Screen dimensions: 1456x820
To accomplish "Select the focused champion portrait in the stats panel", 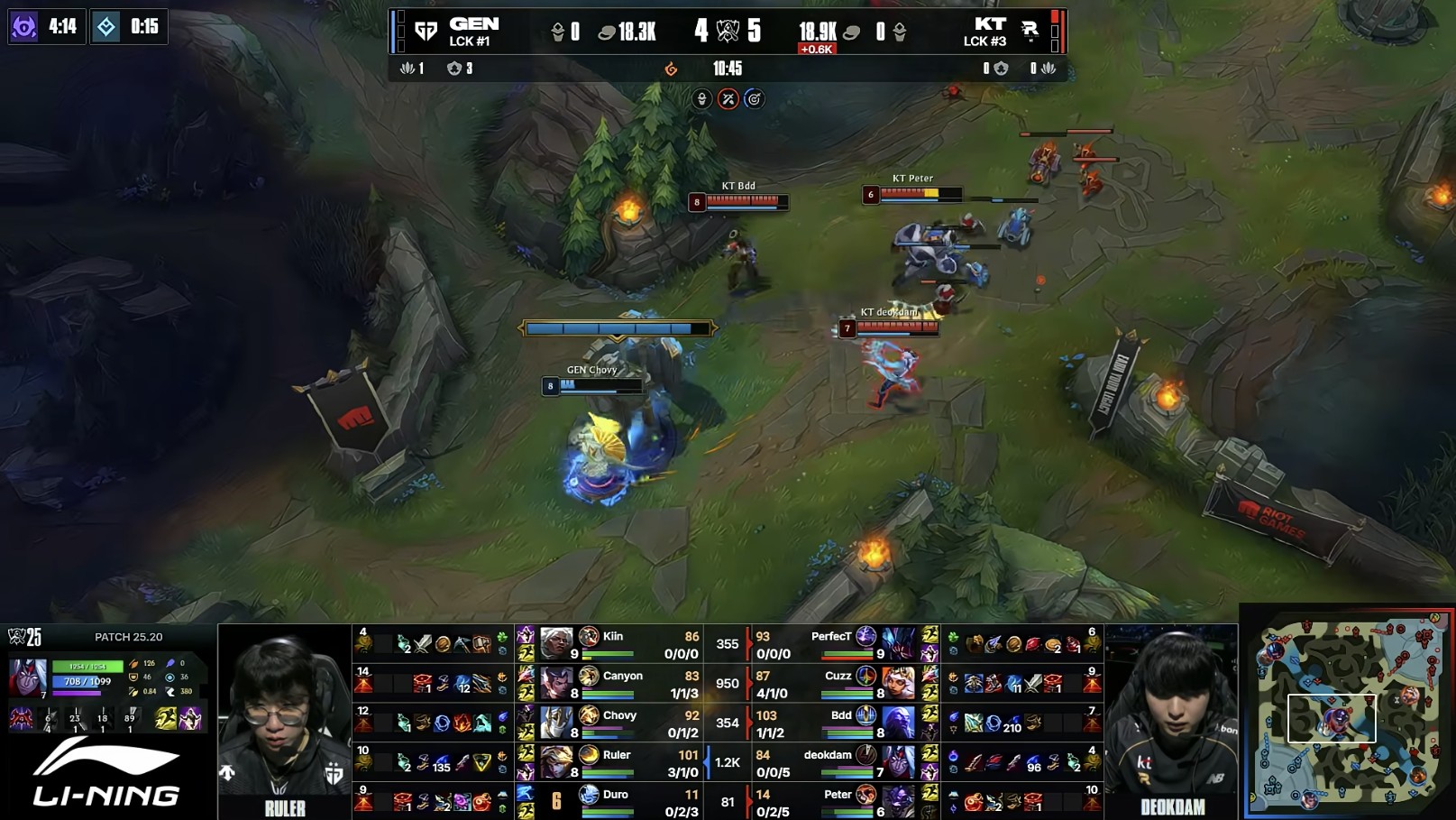I will coord(27,677).
